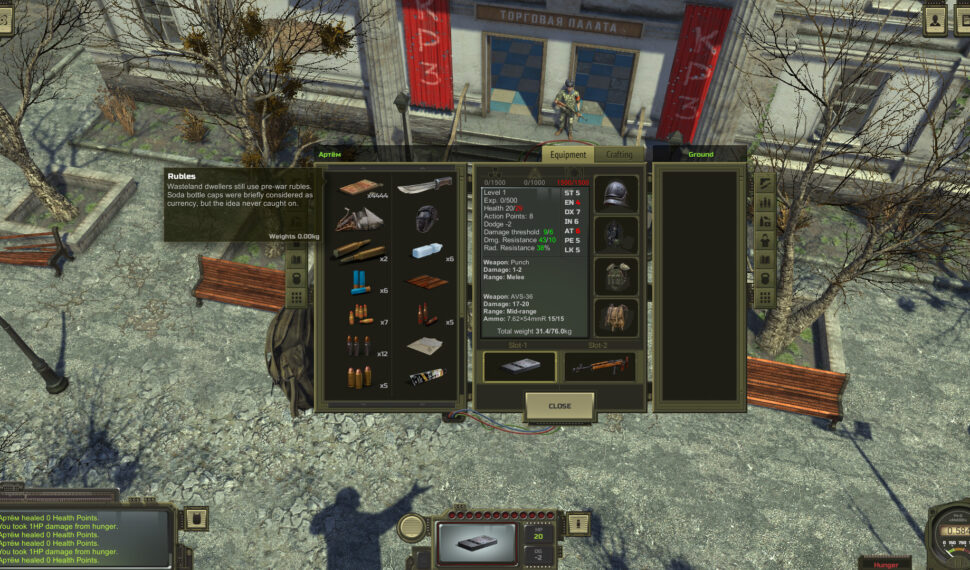Select the blue shotgun shells stack
The width and height of the screenshot is (970, 570).
(360, 283)
